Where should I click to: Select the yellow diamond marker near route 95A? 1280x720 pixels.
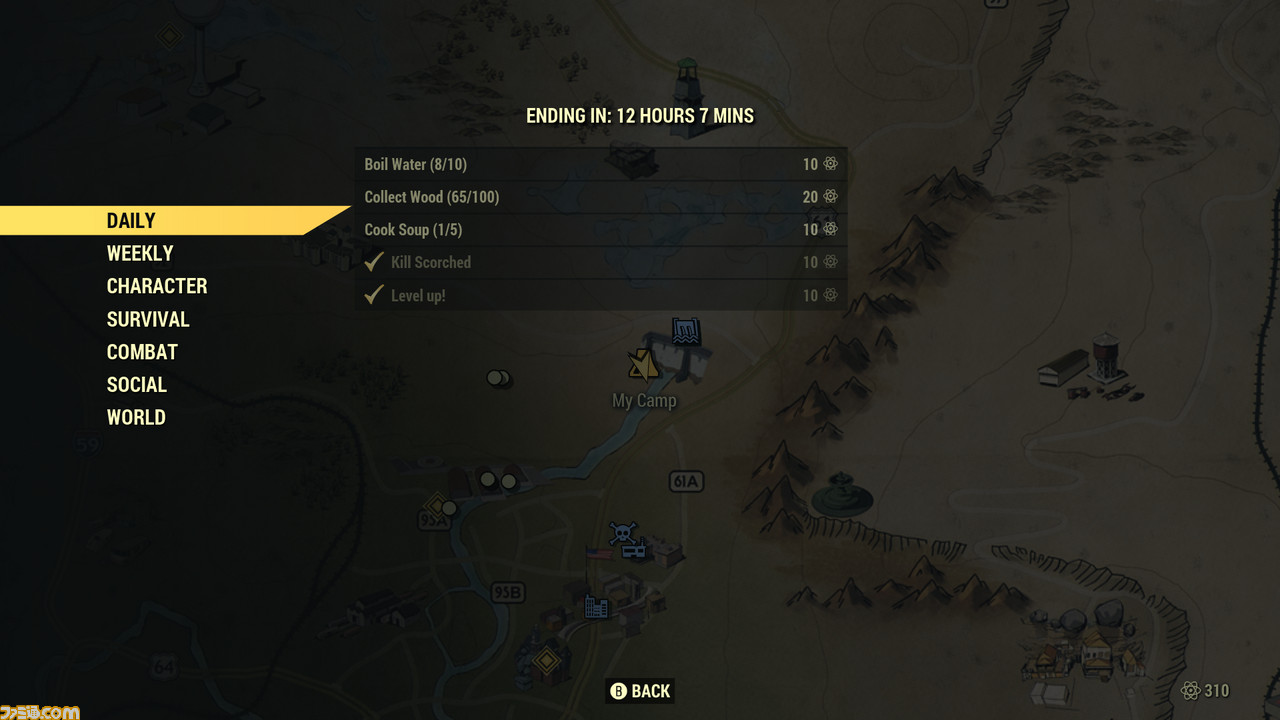tap(437, 505)
